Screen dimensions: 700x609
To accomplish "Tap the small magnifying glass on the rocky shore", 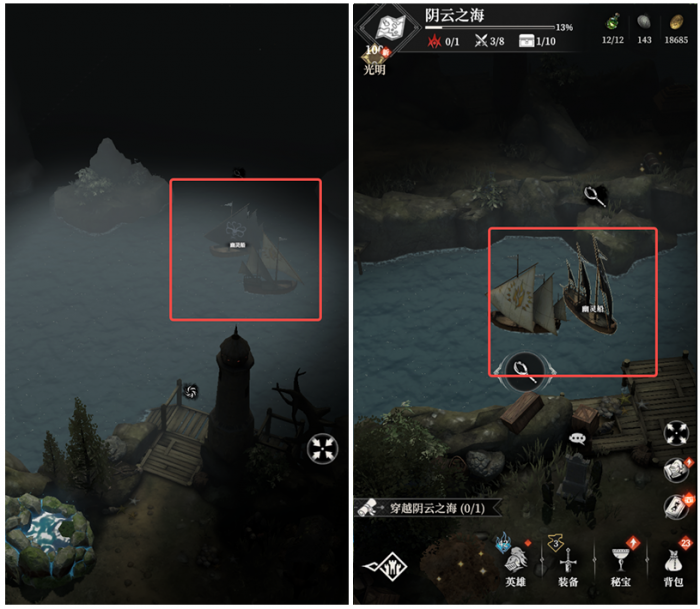I will click(596, 196).
